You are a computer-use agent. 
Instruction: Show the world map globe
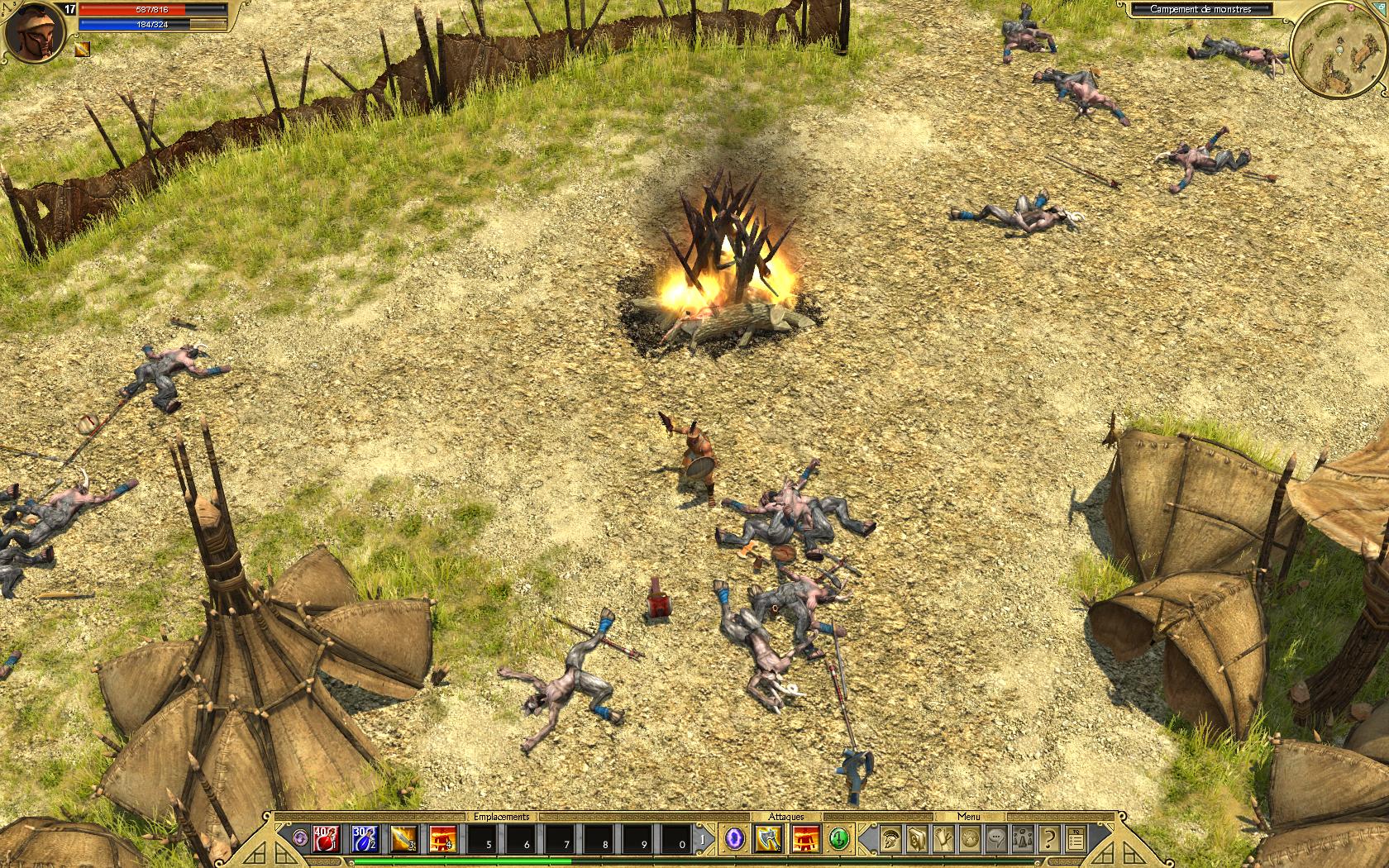pyautogui.click(x=970, y=839)
